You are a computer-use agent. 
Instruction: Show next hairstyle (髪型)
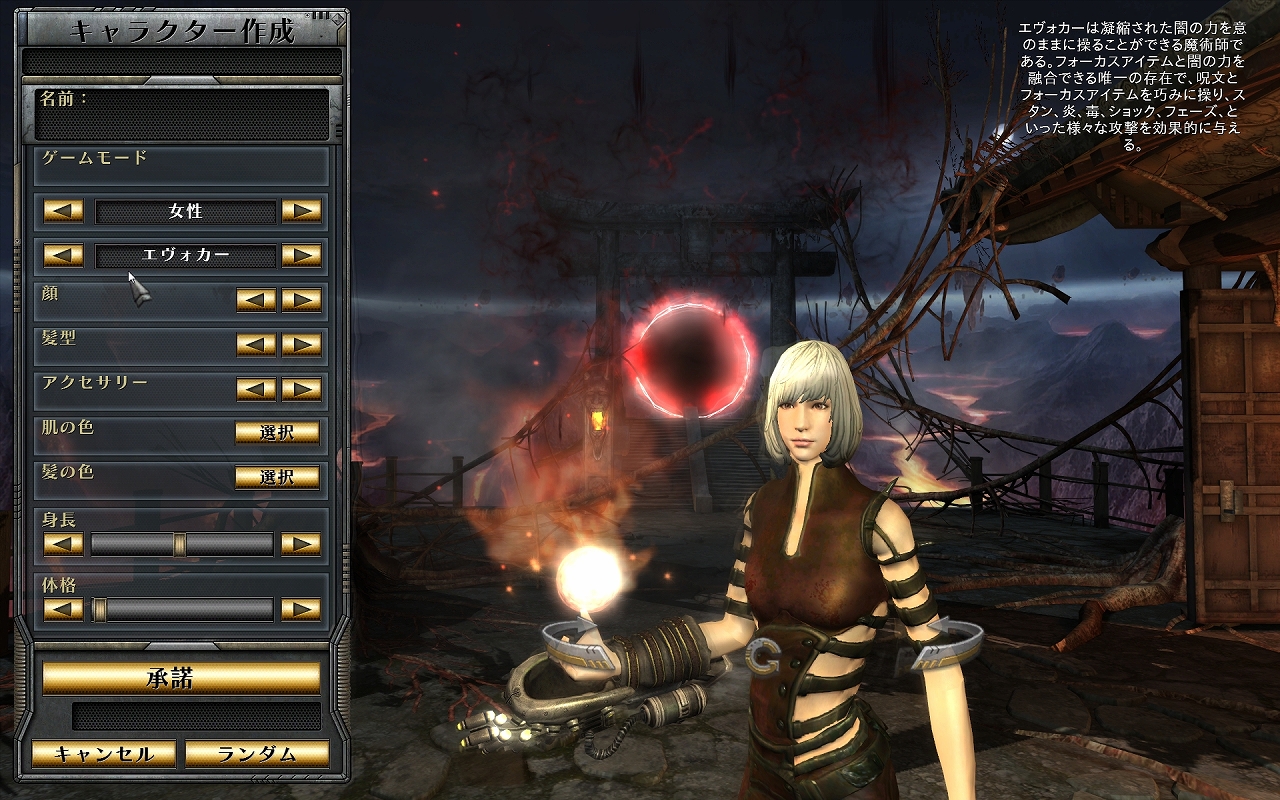(301, 344)
